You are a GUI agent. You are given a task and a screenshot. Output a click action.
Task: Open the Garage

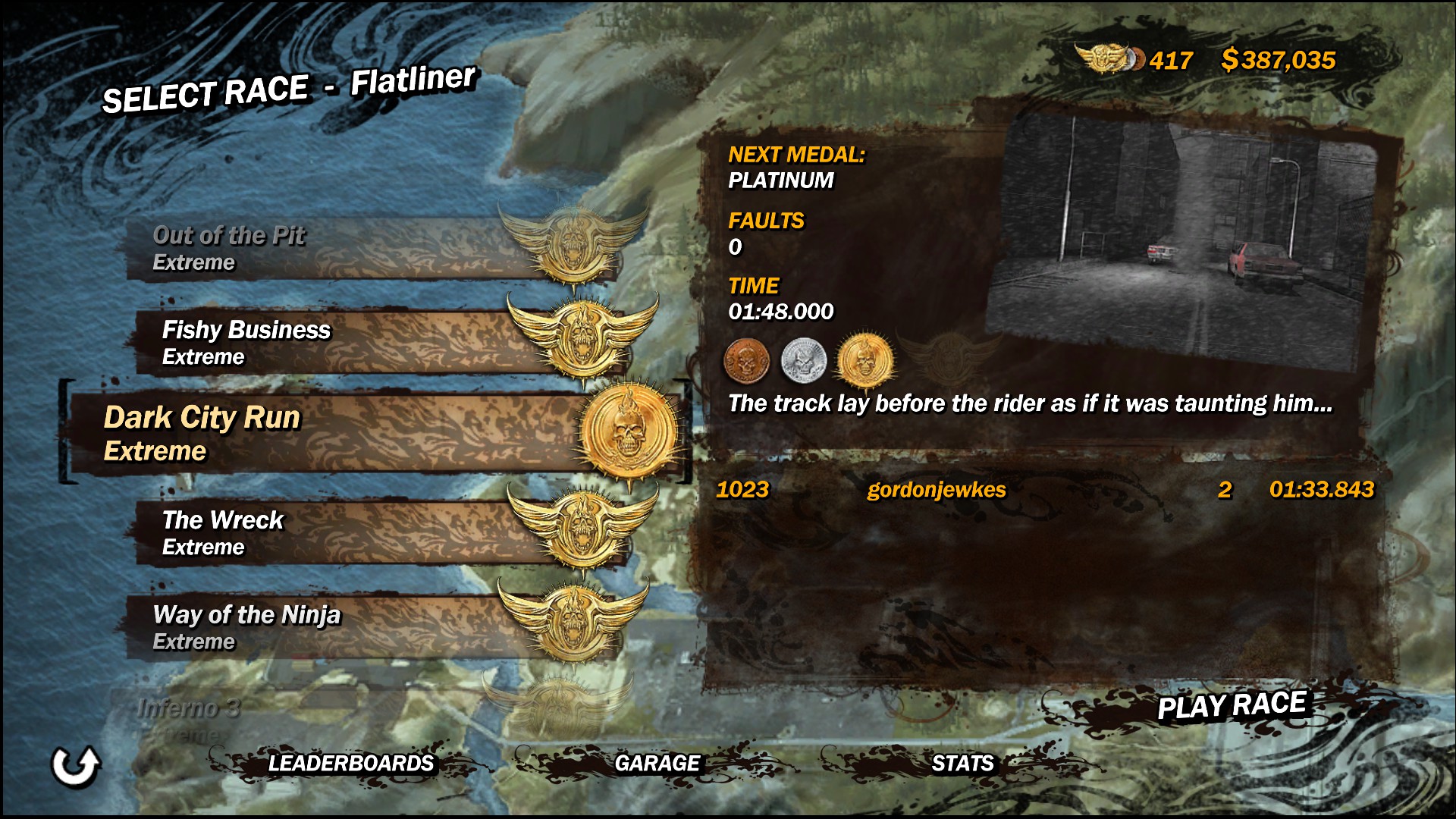click(657, 764)
